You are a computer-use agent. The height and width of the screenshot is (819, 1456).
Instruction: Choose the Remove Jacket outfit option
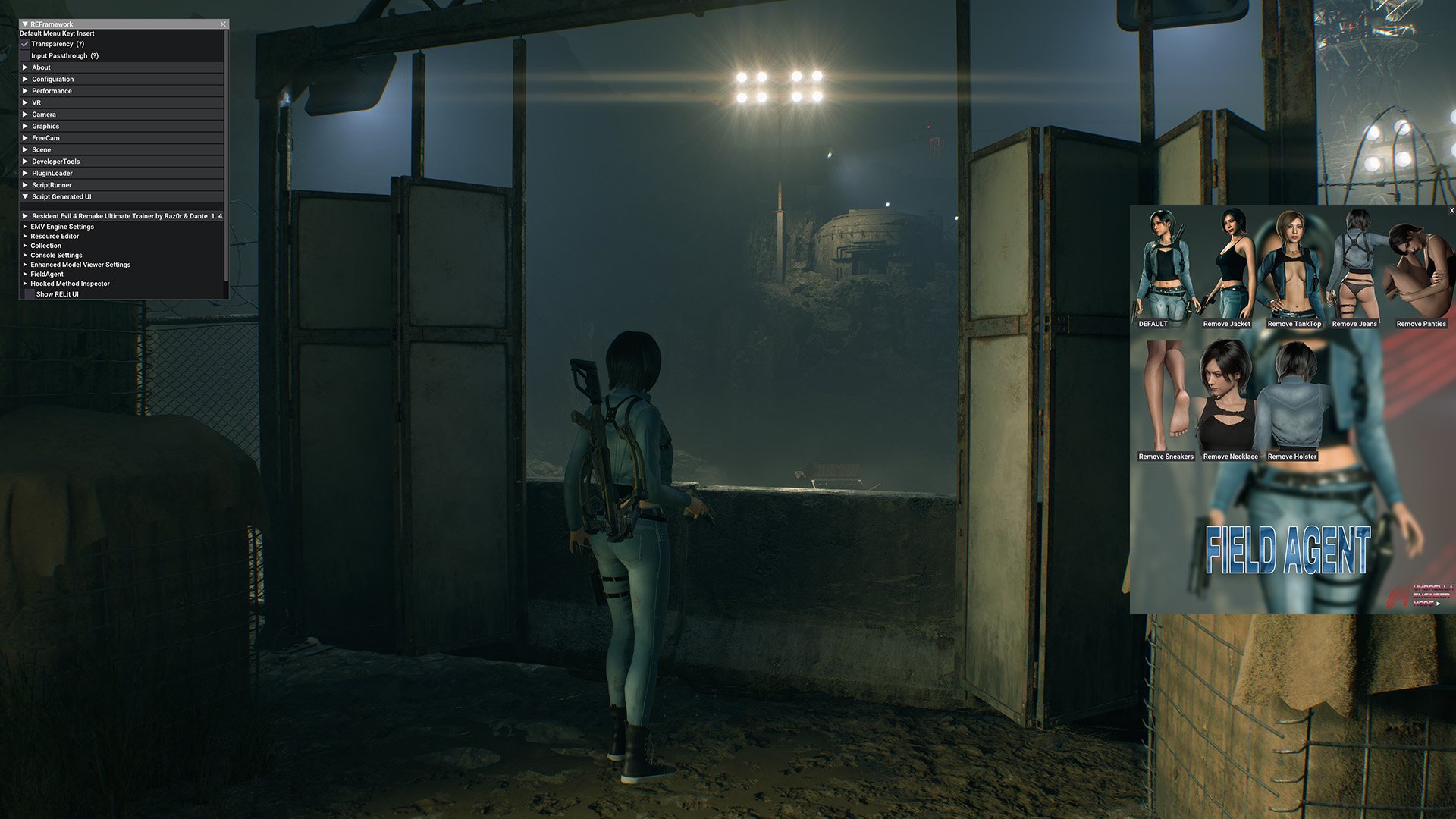[1226, 269]
